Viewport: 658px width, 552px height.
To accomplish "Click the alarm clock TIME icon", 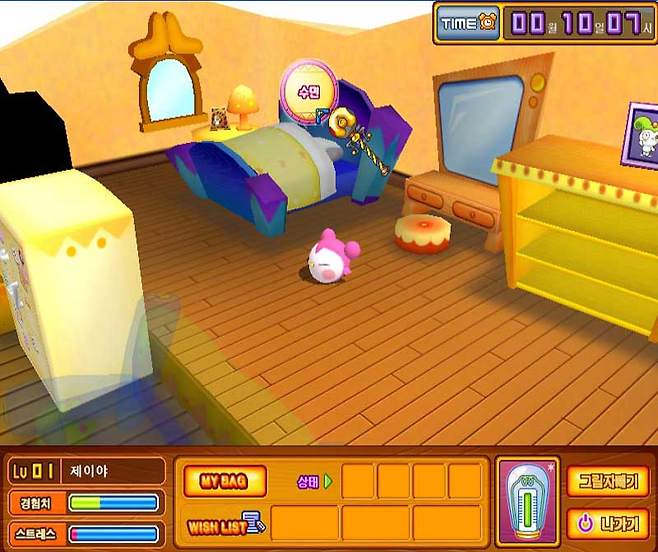I will [x=468, y=23].
